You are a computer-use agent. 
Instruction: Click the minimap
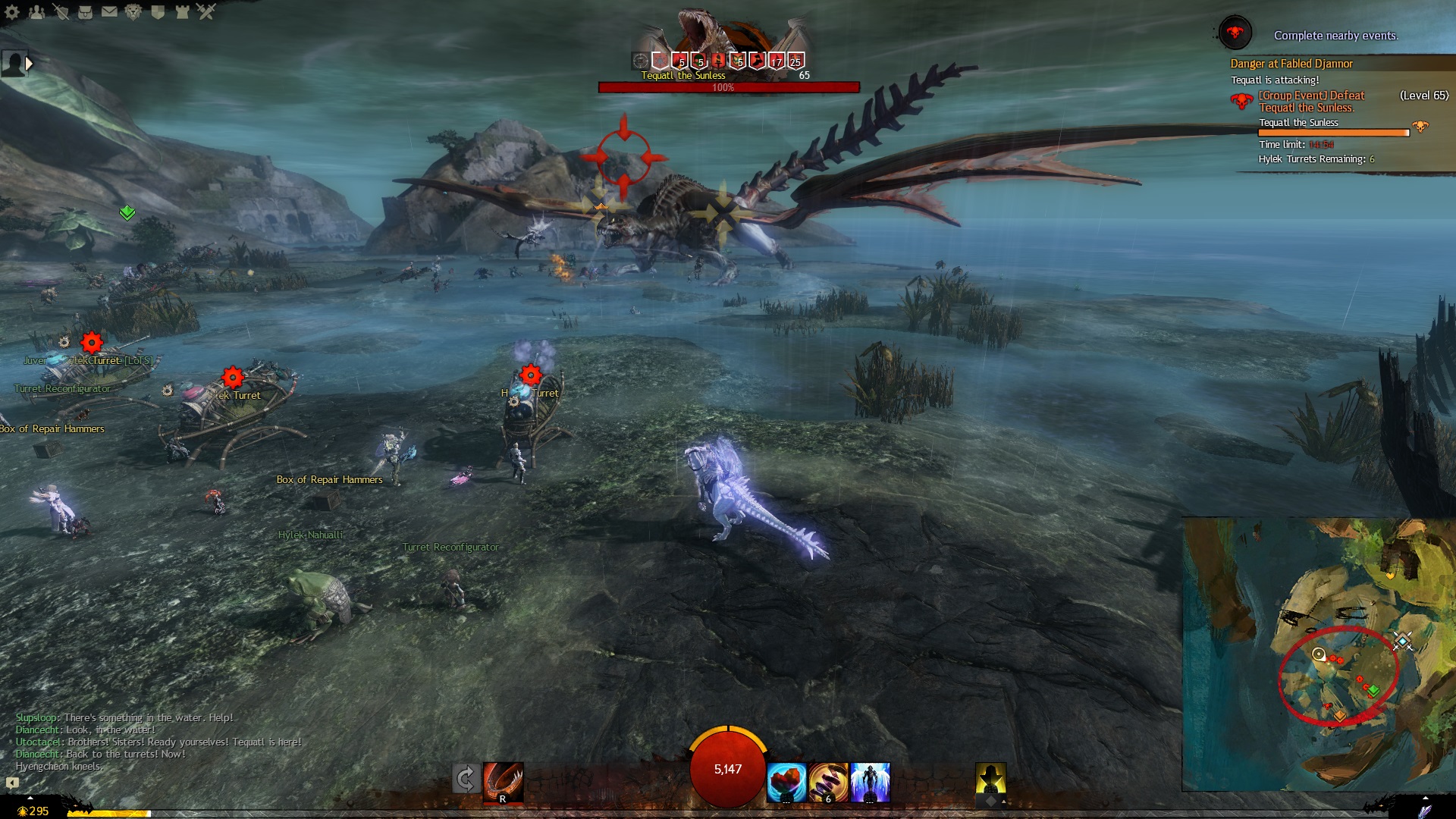(1318, 654)
